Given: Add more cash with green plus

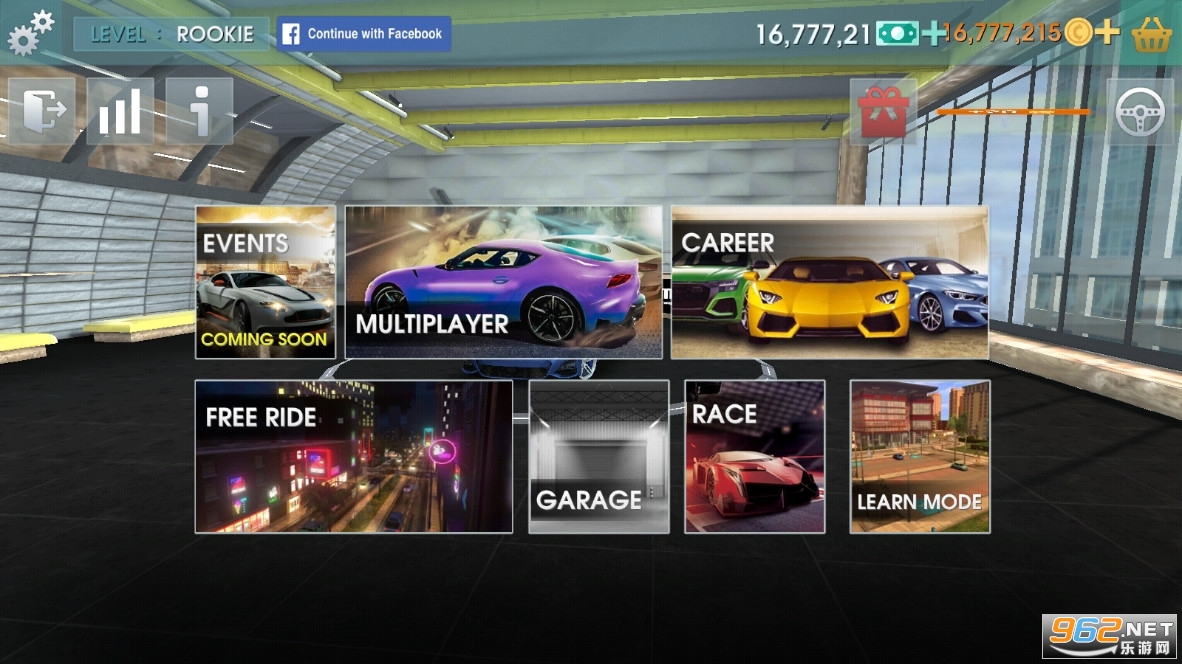Looking at the screenshot, I should point(933,33).
